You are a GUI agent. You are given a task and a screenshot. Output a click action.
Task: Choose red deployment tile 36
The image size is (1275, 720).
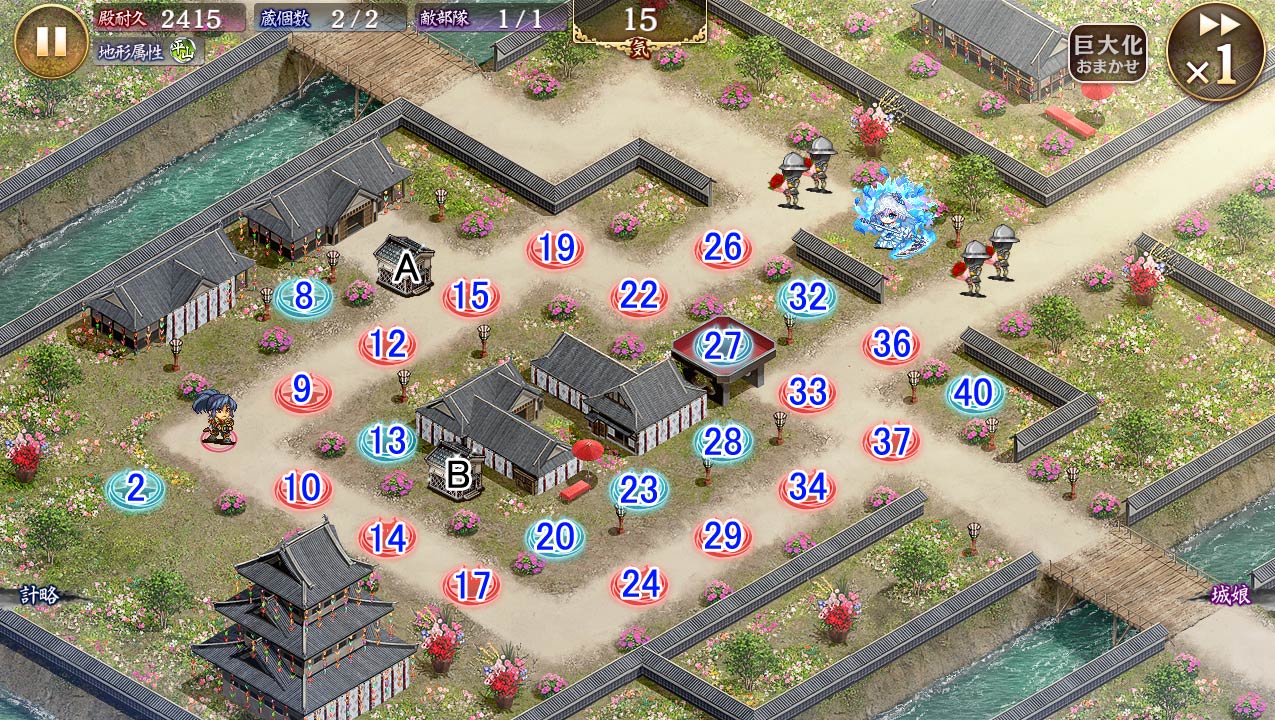pos(891,345)
